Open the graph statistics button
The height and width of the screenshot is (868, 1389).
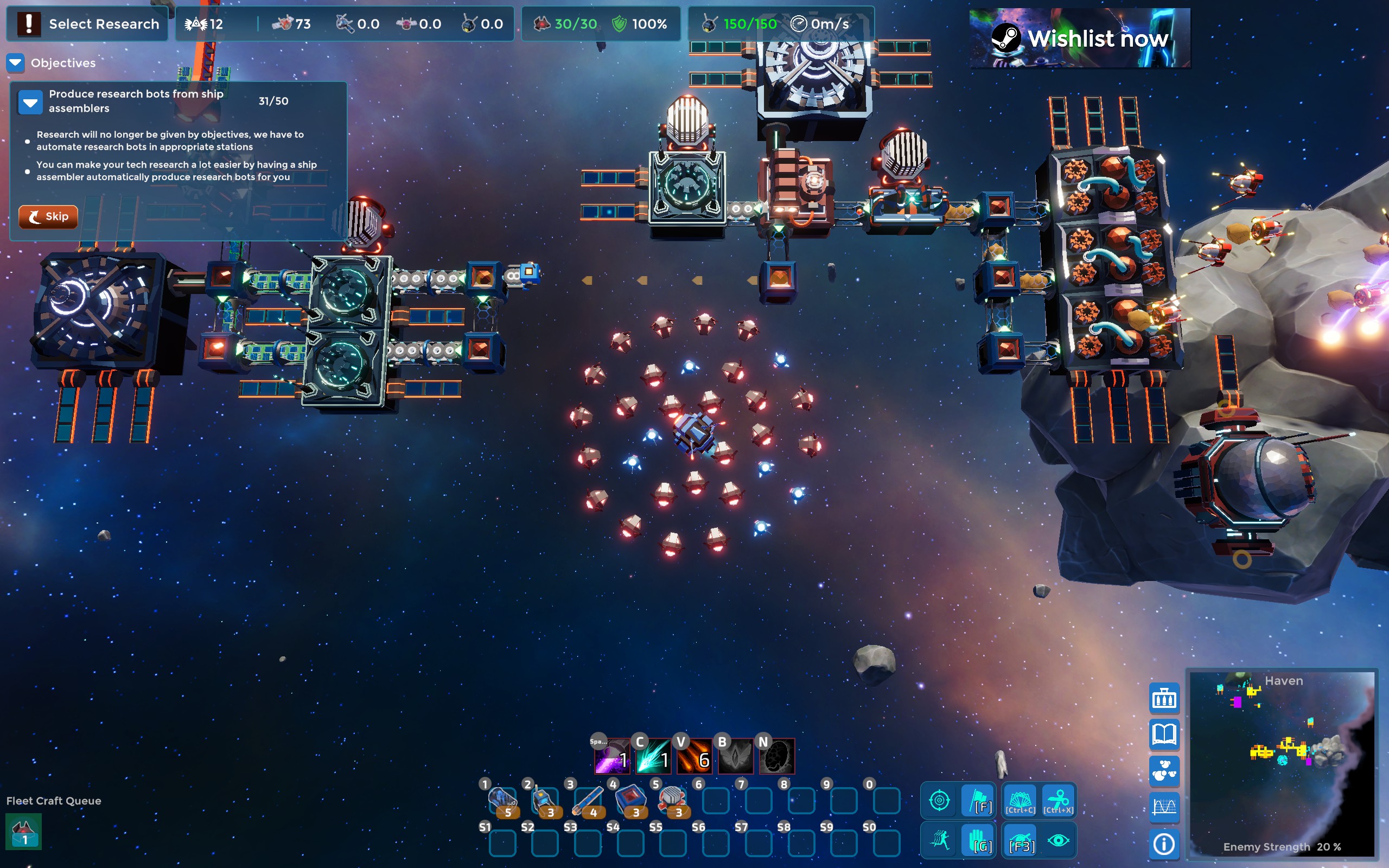(1164, 807)
